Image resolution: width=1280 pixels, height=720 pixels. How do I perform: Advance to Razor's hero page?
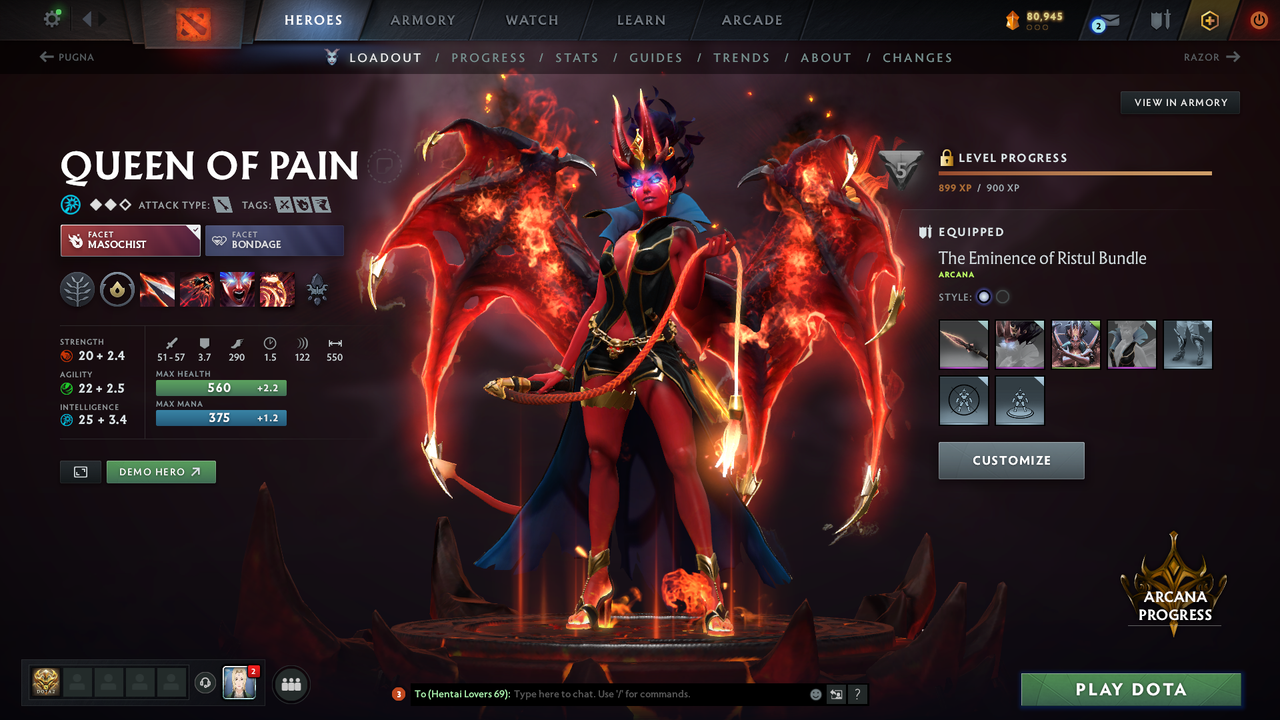1211,57
